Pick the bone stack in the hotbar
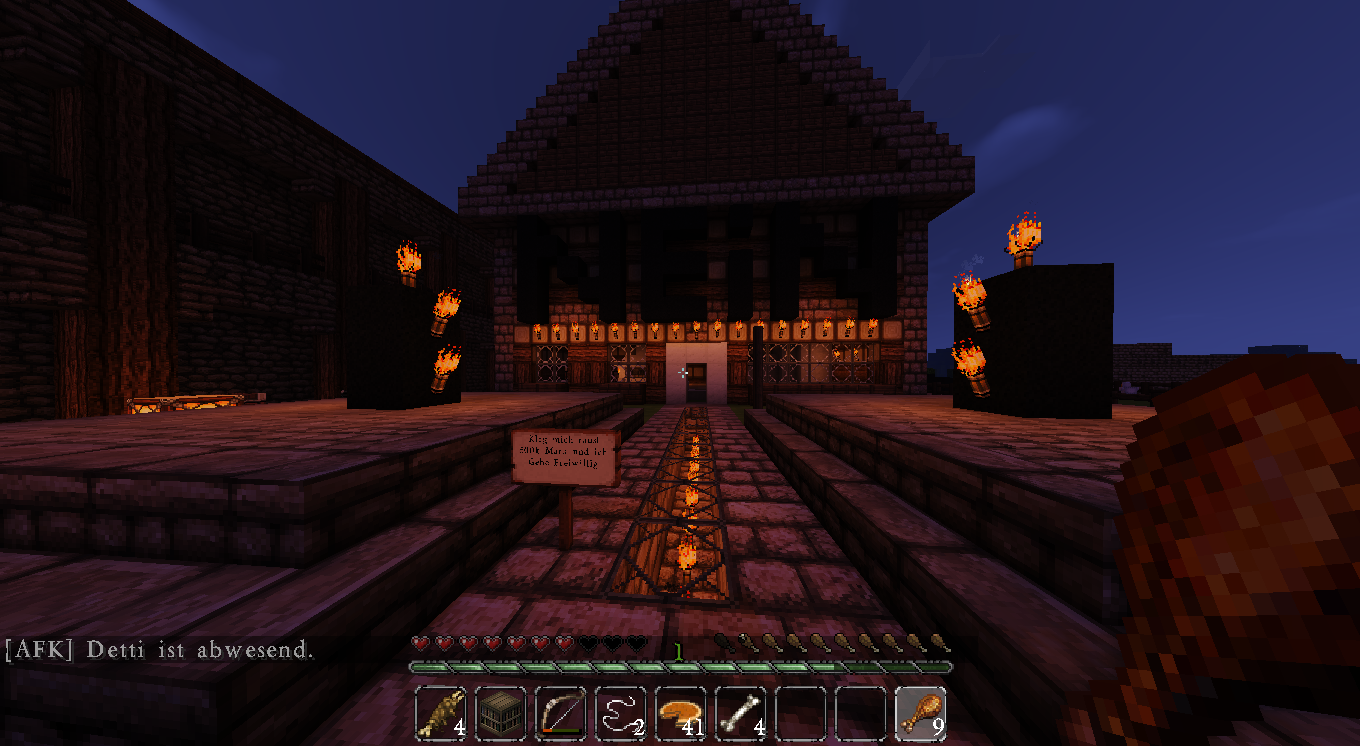Screen dimensions: 1360x746 pos(741,713)
